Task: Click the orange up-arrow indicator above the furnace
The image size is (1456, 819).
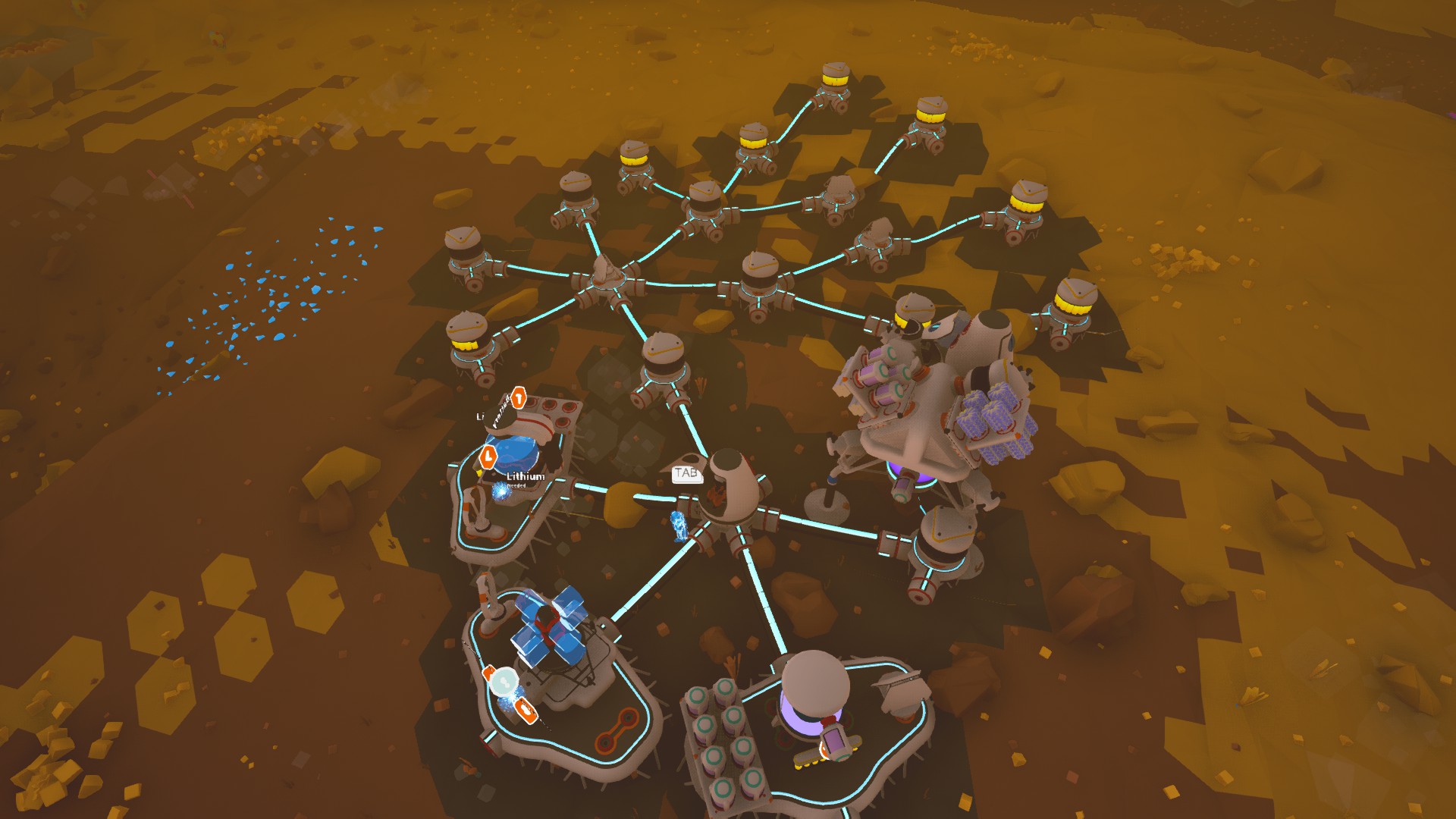Action: point(517,398)
